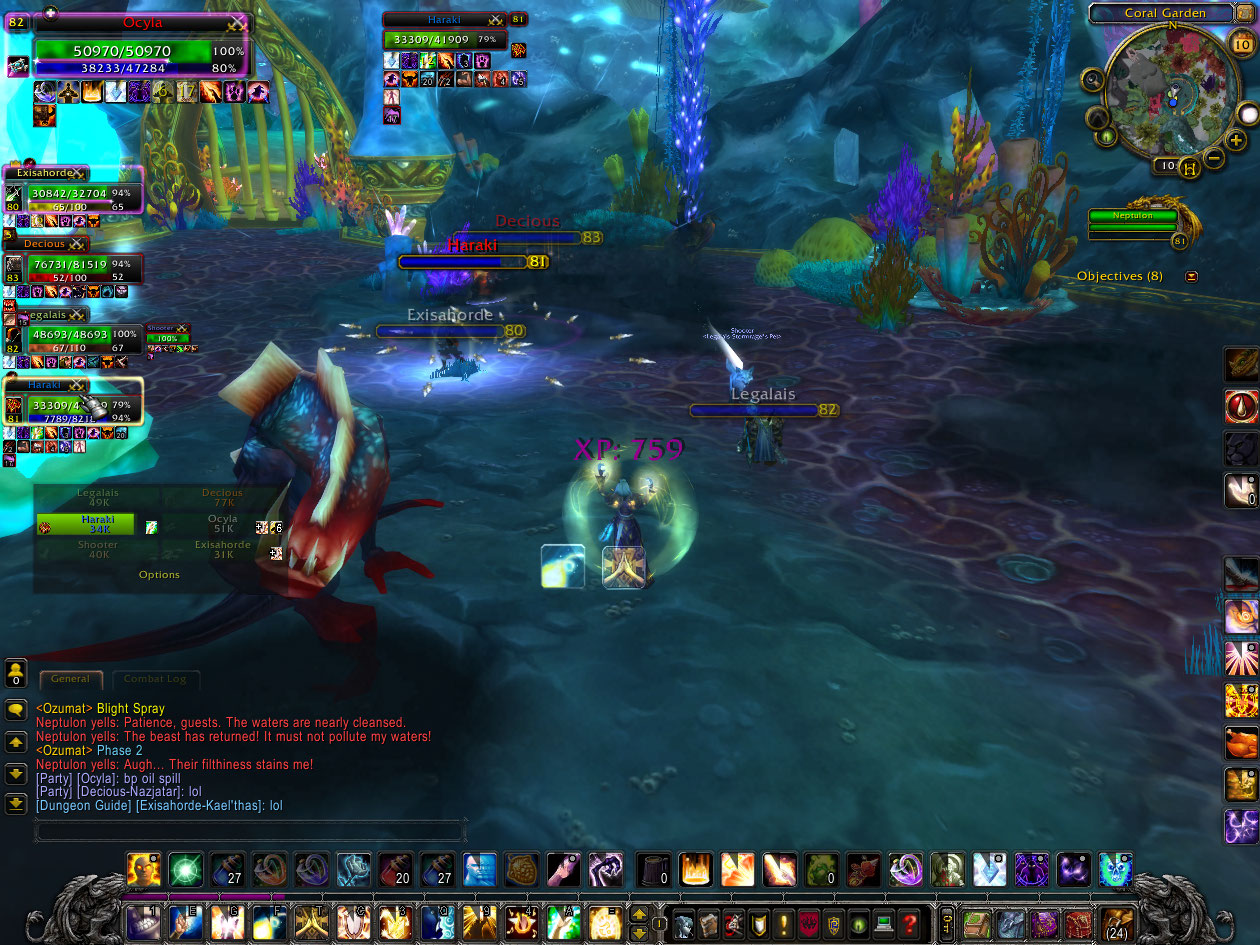Open the minimap tracking magnifier button

1093,80
